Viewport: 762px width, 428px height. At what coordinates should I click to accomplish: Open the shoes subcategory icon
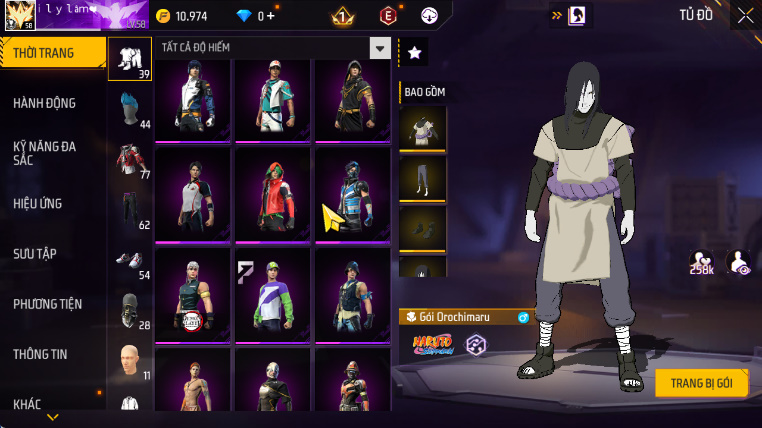tap(129, 262)
